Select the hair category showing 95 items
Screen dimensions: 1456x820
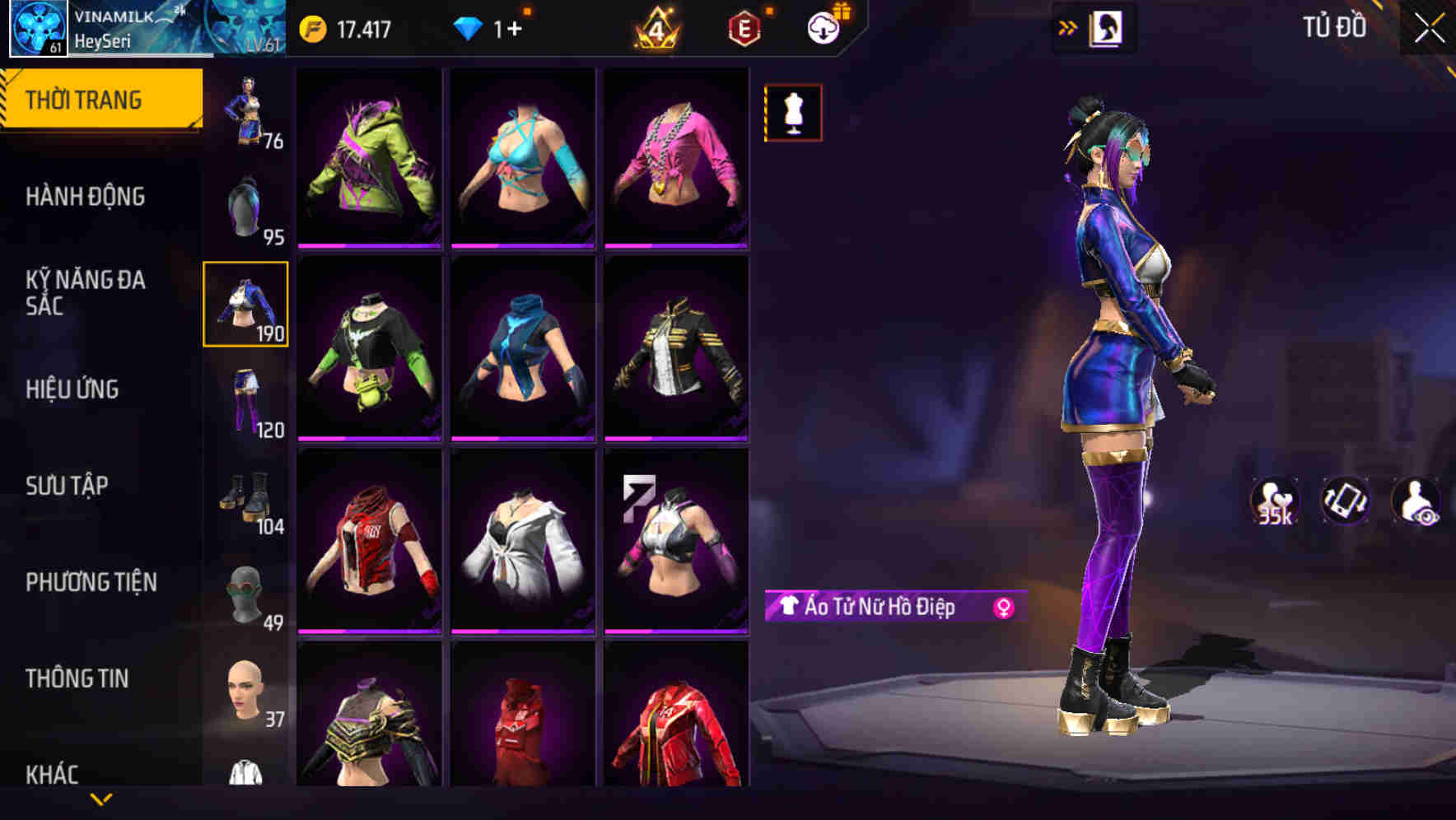pyautogui.click(x=246, y=204)
